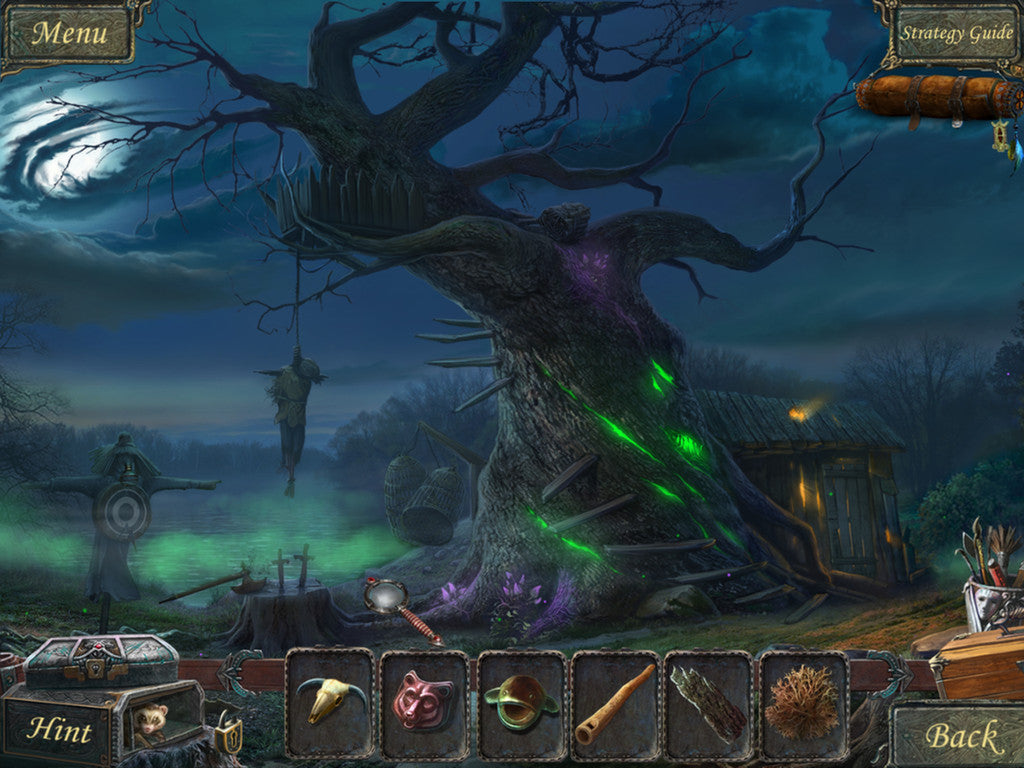1024x768 pixels.
Task: Click the ferret helper in the cage
Action: 153,721
